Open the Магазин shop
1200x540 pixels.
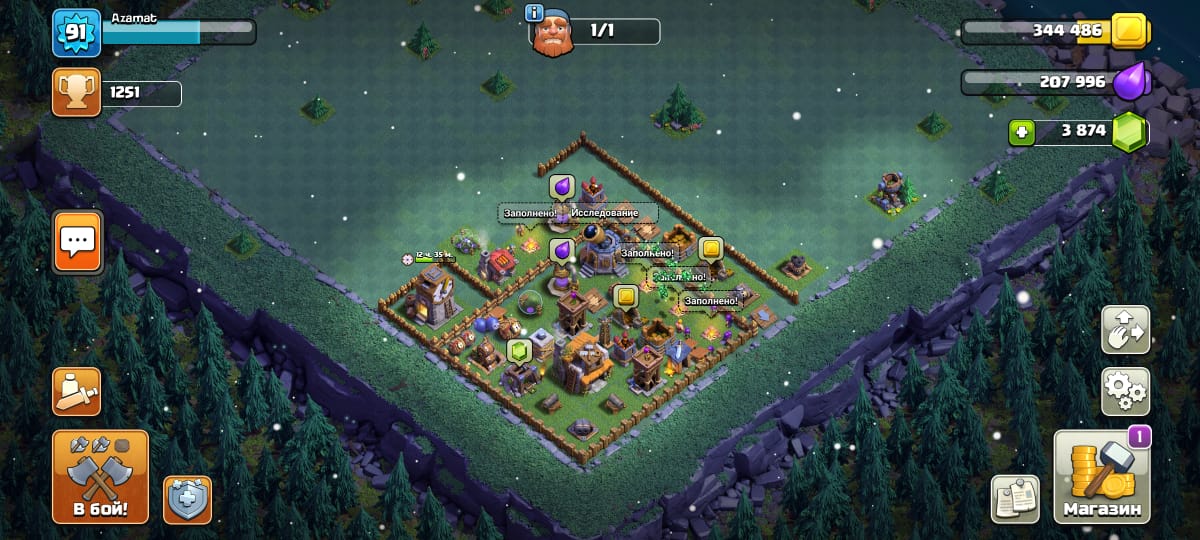tap(1102, 478)
